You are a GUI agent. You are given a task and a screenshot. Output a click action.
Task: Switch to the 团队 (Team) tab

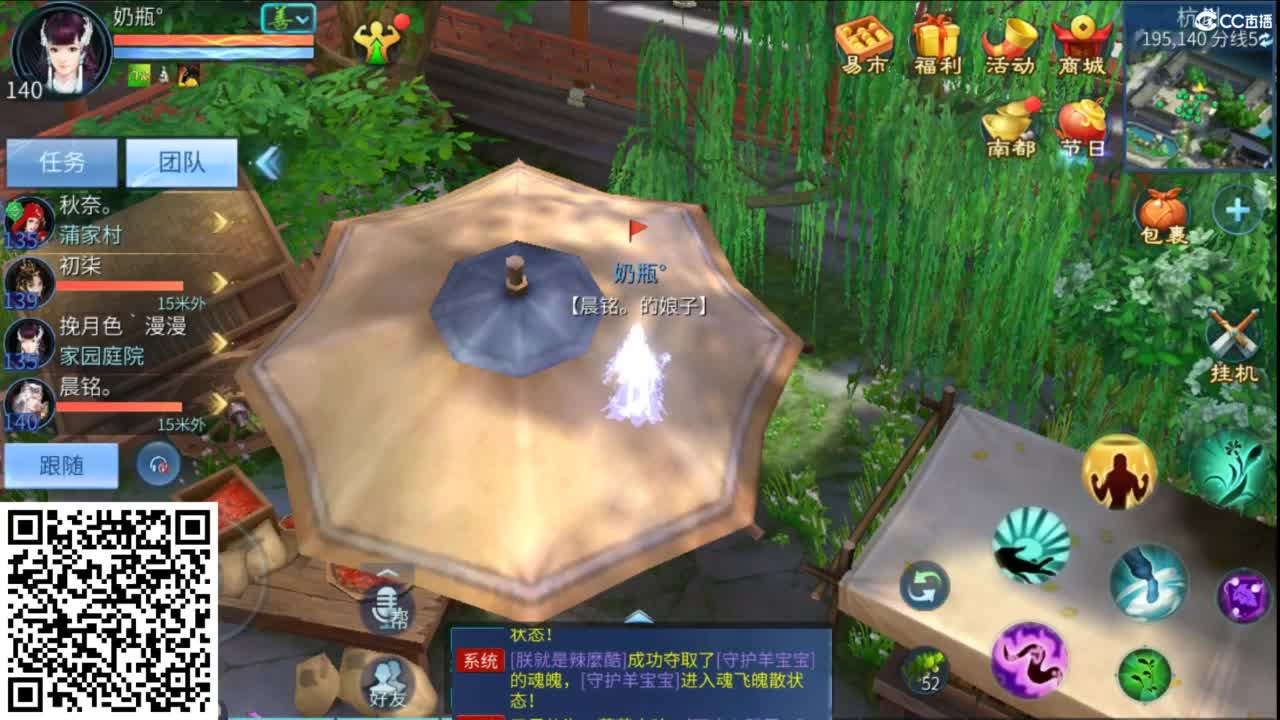point(180,161)
